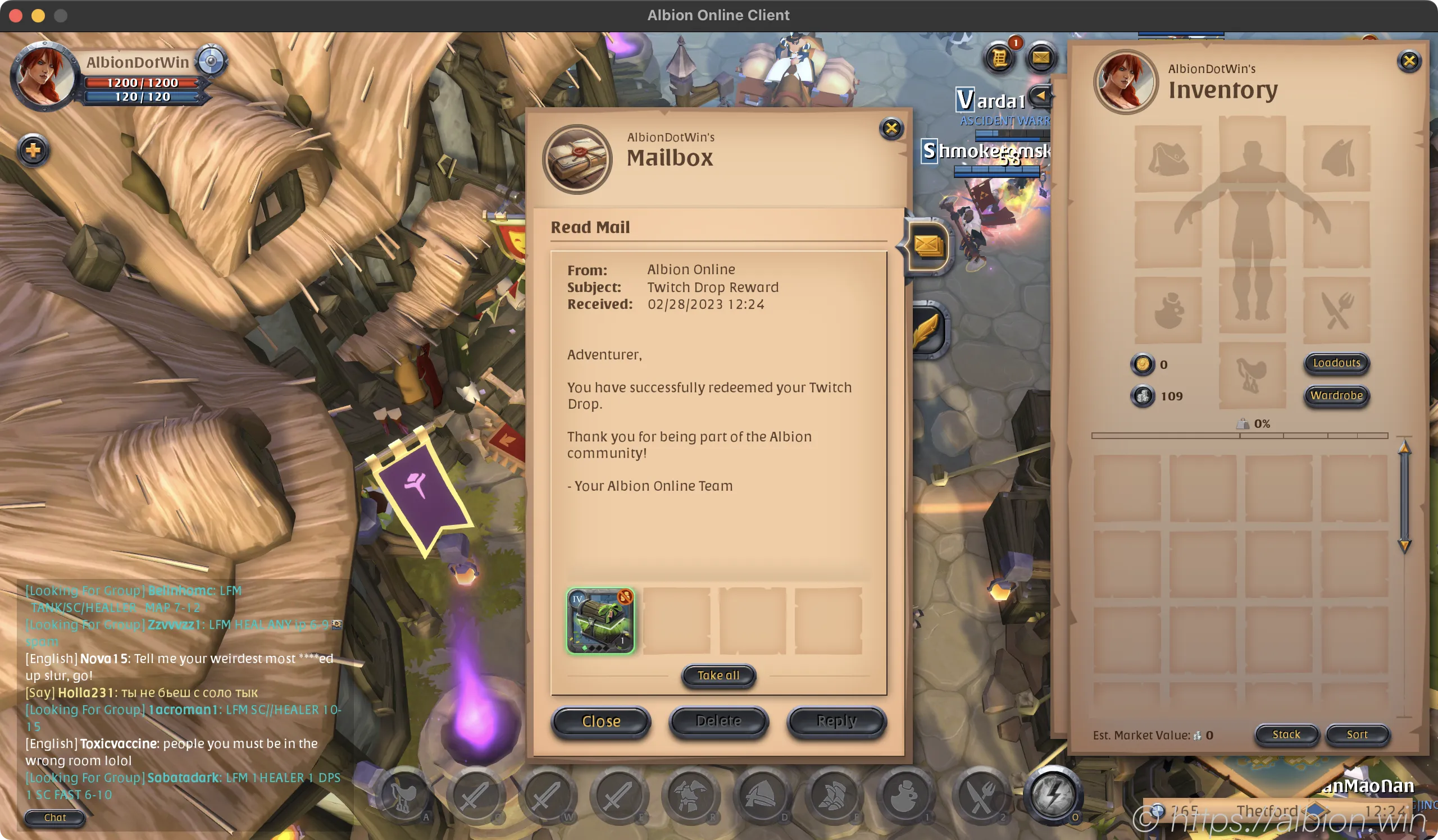Switch to the feather quill compose tab

click(x=928, y=331)
